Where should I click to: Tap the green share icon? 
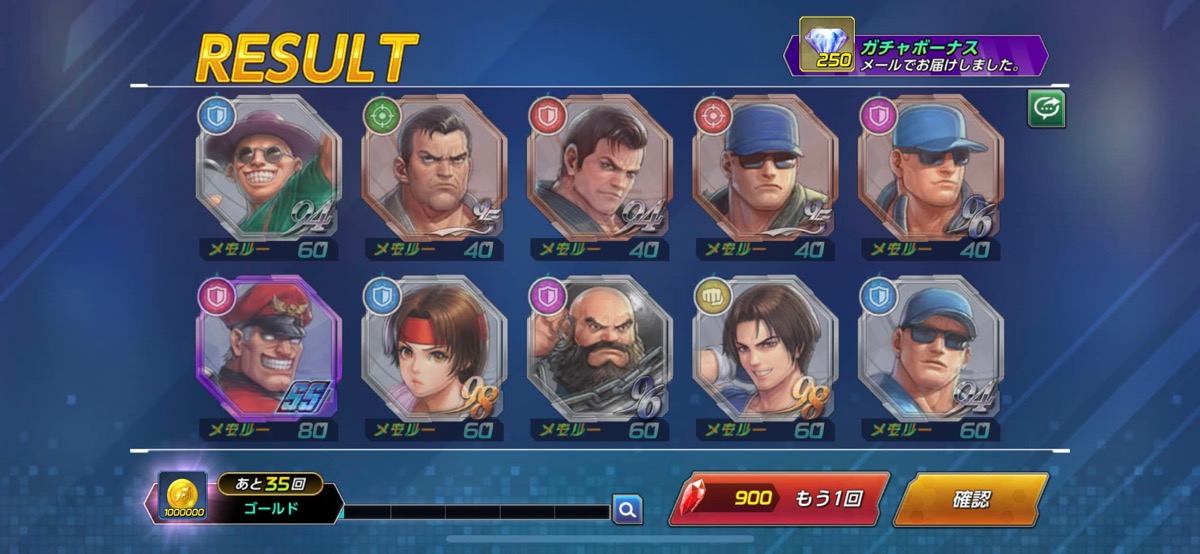1046,109
